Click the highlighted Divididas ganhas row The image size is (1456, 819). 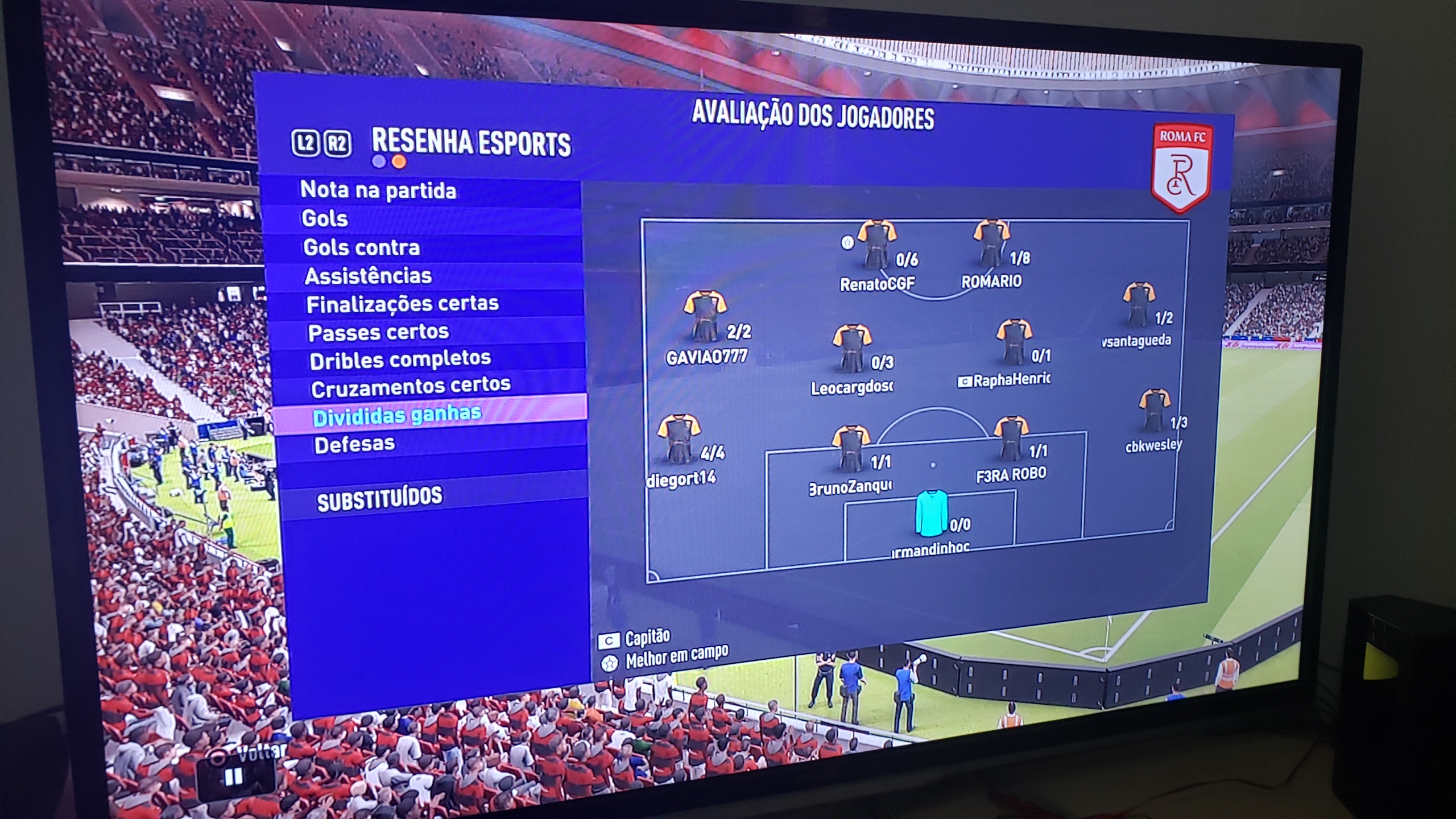pos(397,415)
